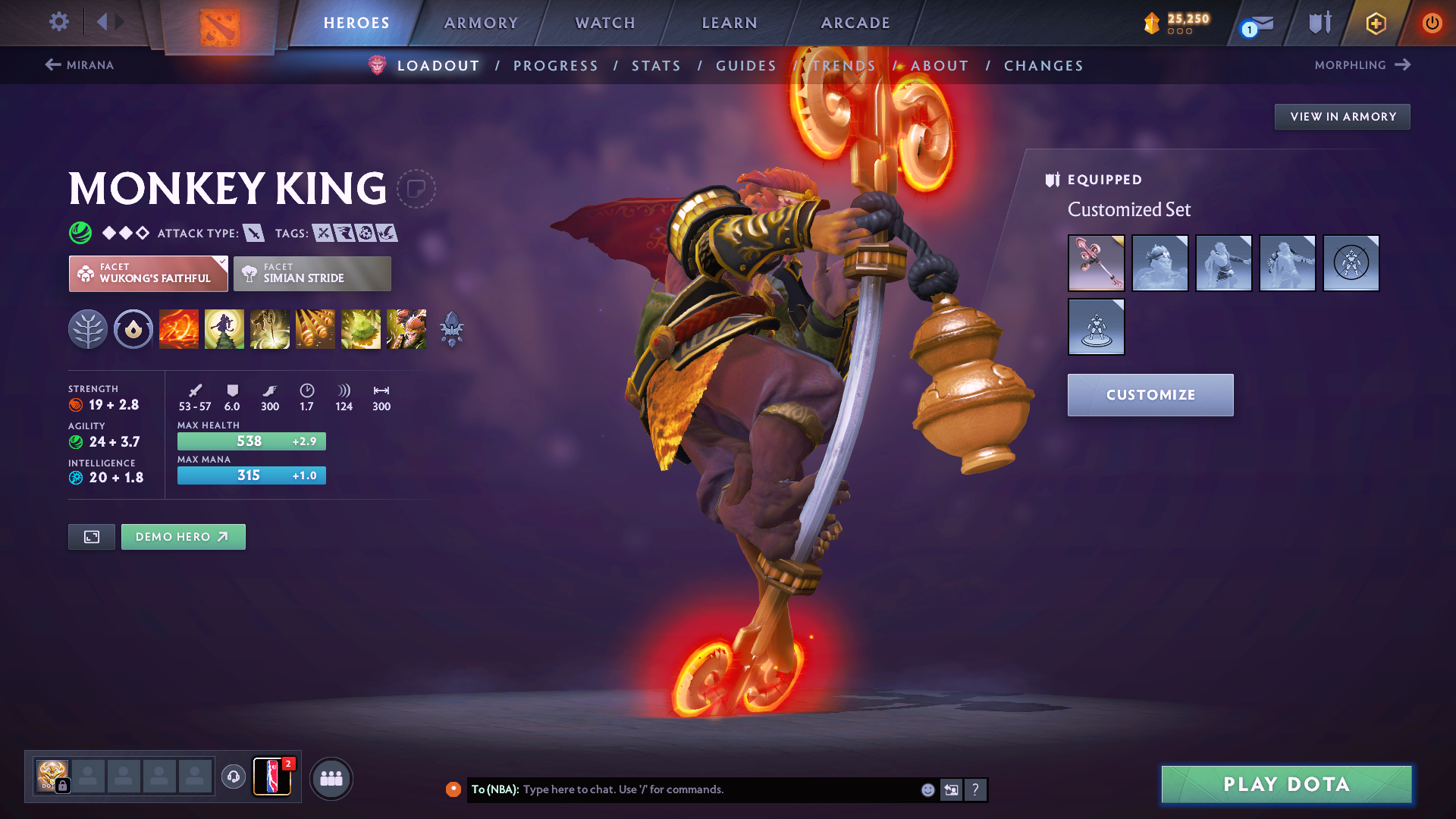Image resolution: width=1456 pixels, height=819 pixels.
Task: Choose the Simian Stride facet
Action: point(312,274)
